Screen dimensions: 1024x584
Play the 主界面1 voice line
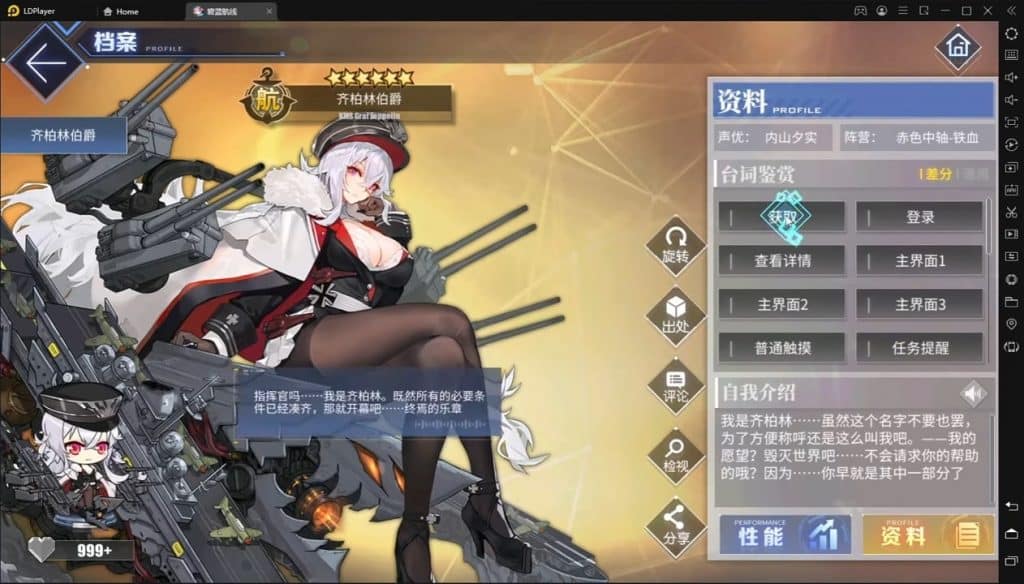click(x=919, y=261)
